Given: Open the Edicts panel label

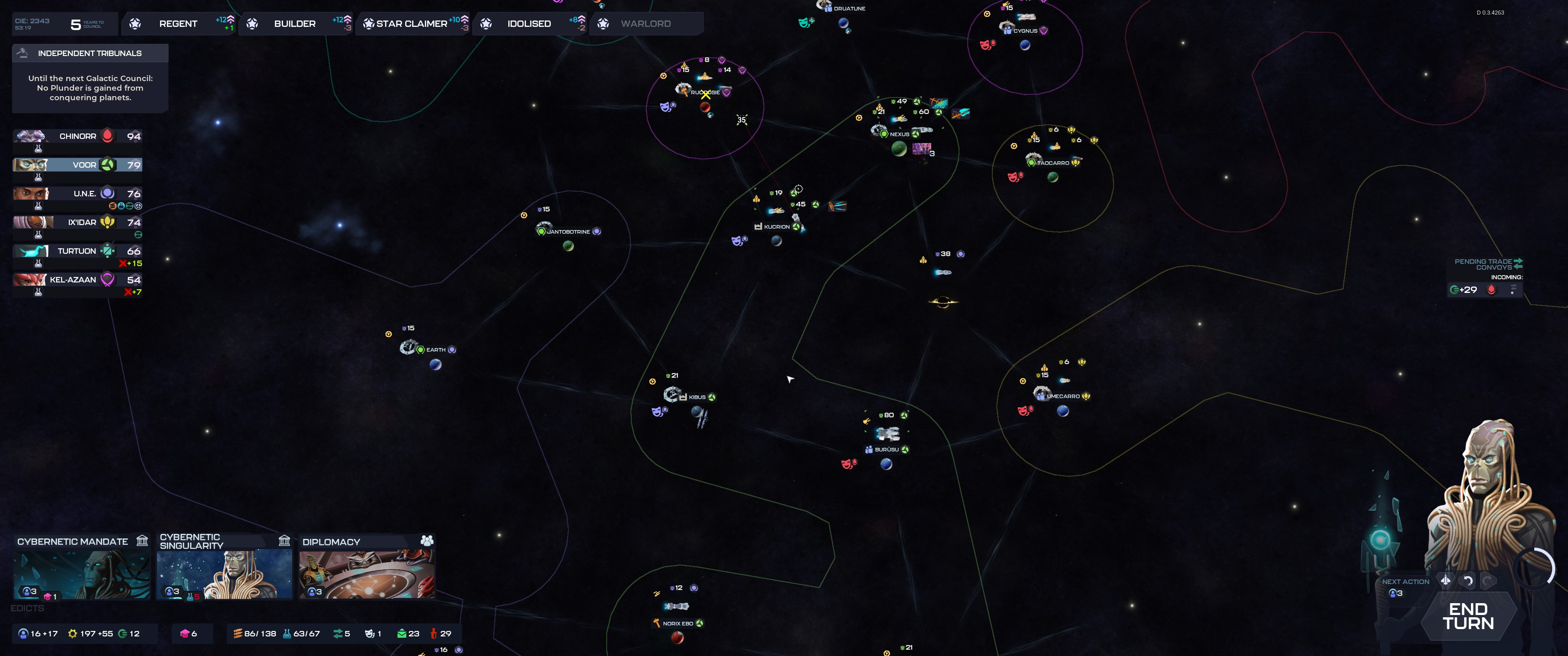Looking at the screenshot, I should 27,608.
